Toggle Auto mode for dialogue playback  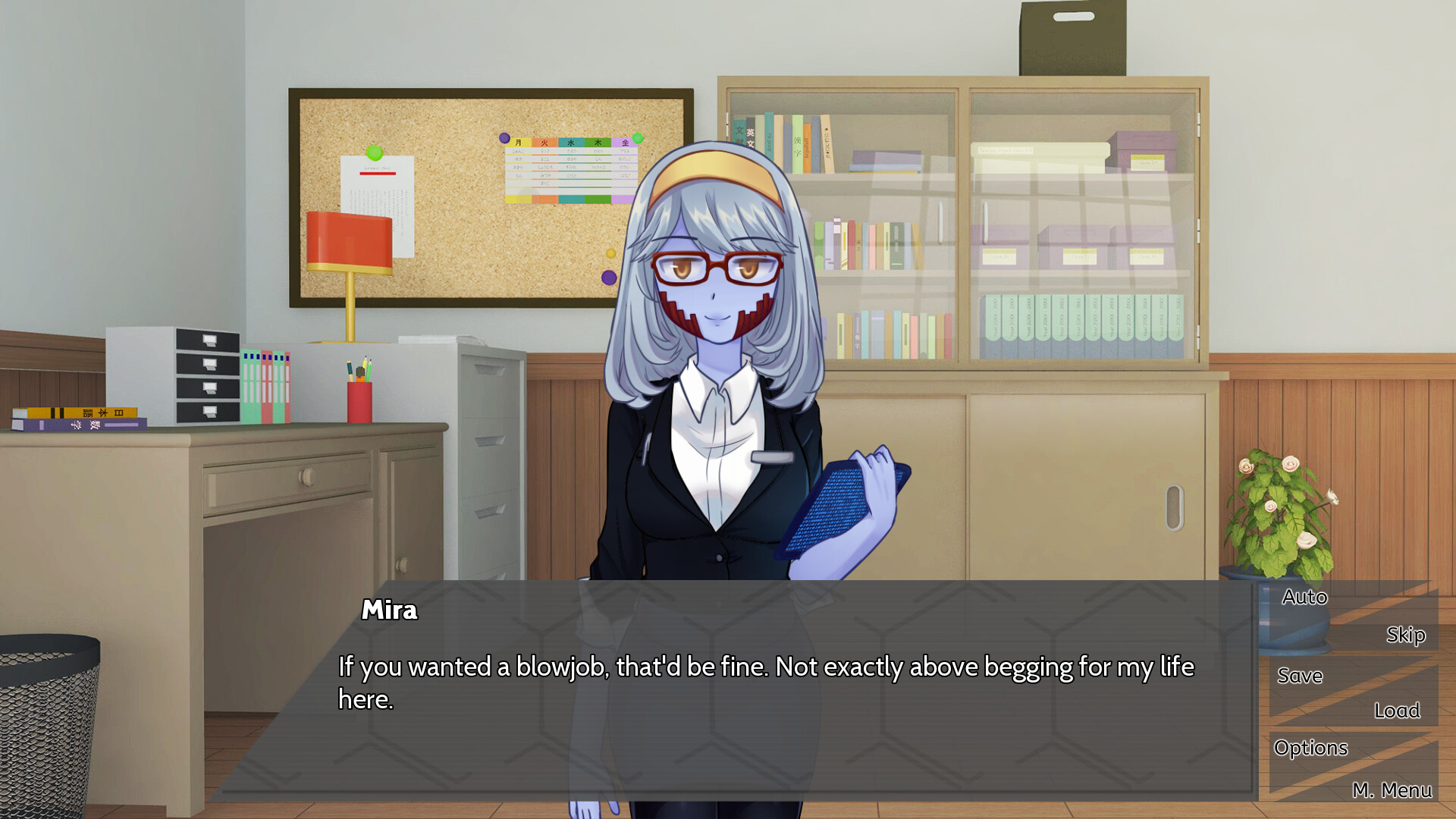tap(1304, 598)
